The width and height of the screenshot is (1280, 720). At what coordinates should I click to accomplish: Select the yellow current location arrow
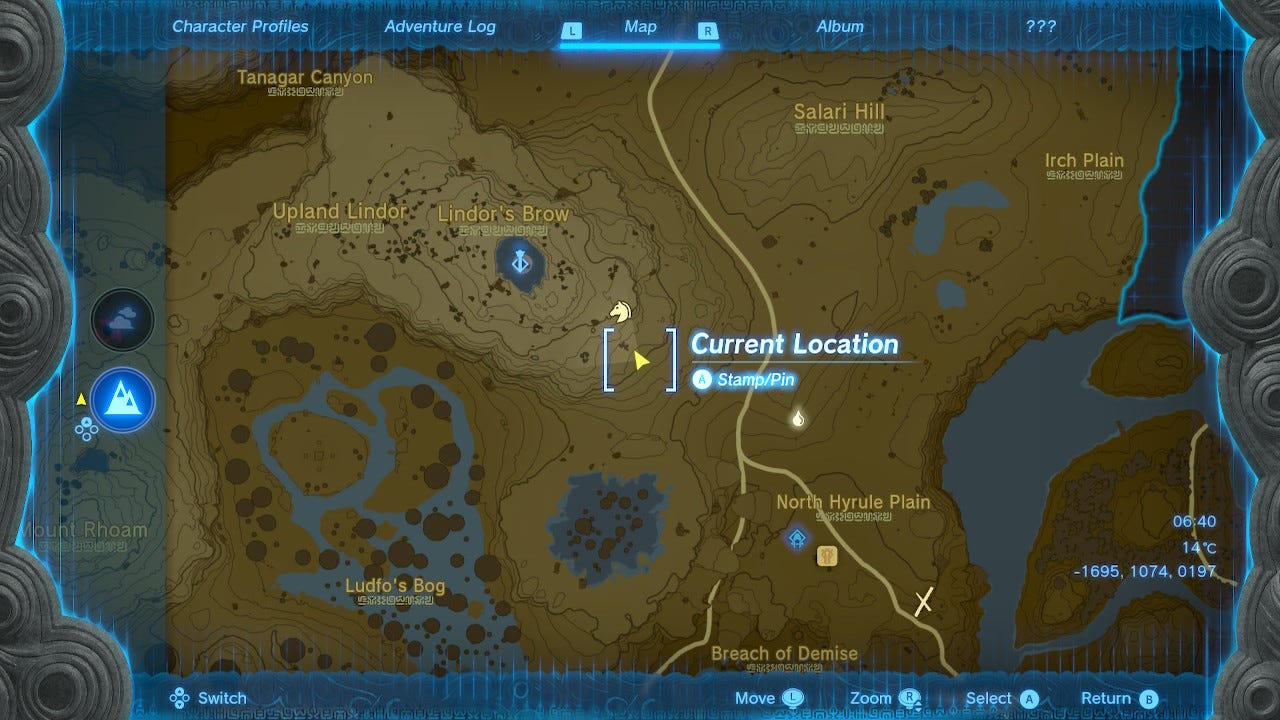point(640,359)
